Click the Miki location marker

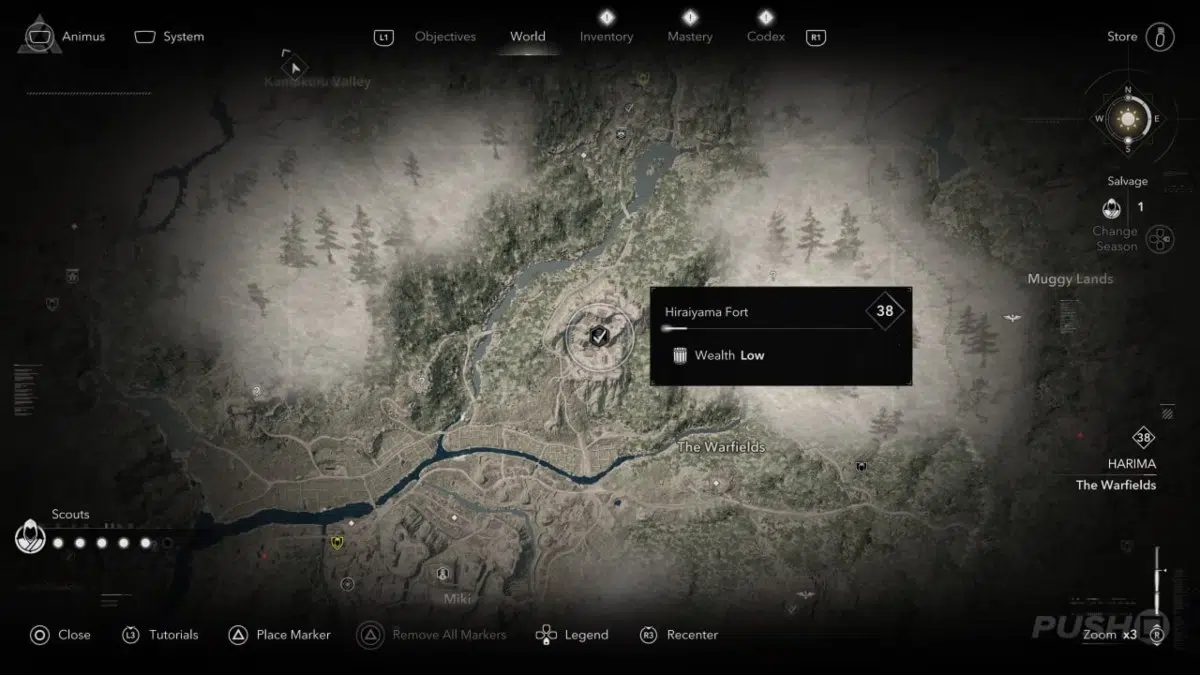tap(442, 574)
